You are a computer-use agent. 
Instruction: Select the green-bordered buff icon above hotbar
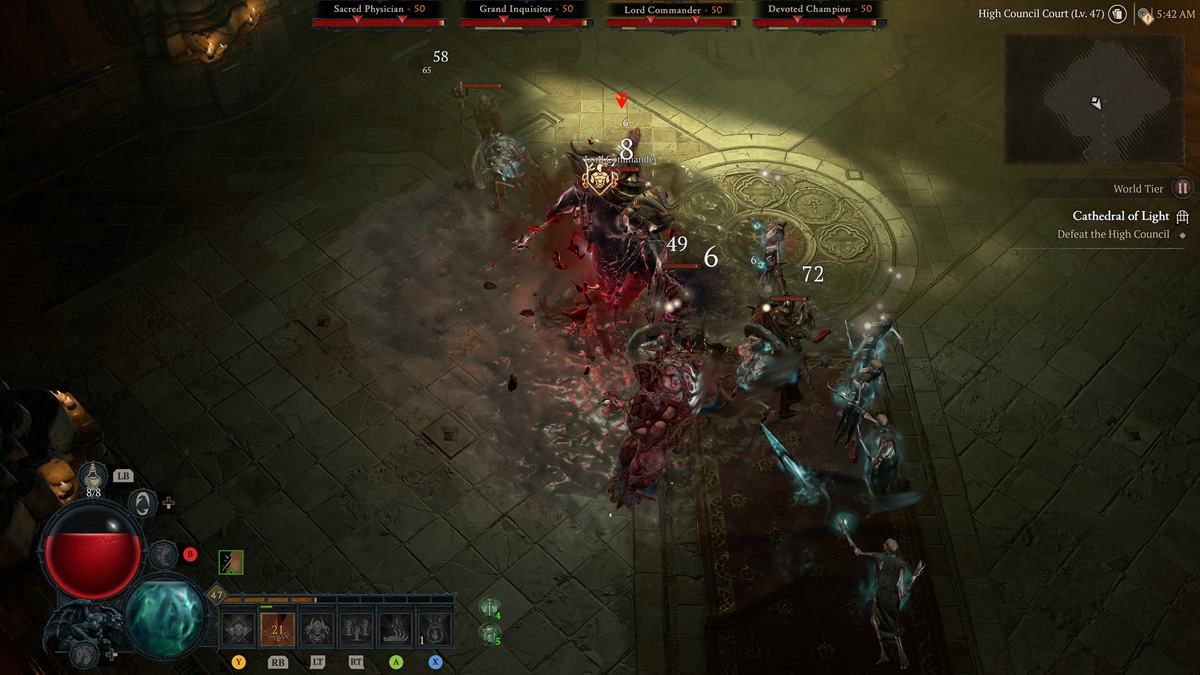point(231,562)
